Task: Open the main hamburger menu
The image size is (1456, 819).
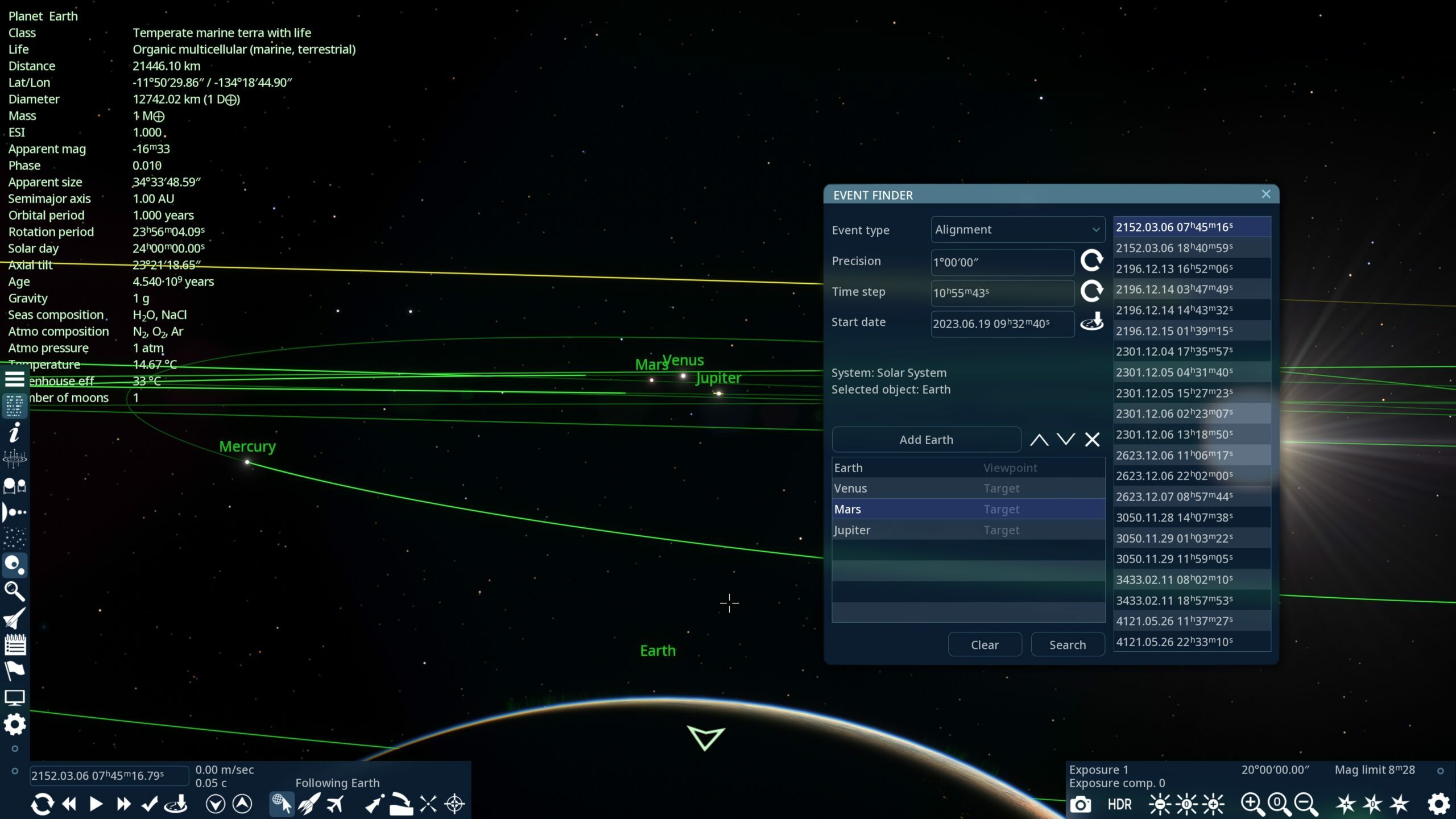Action: click(15, 378)
